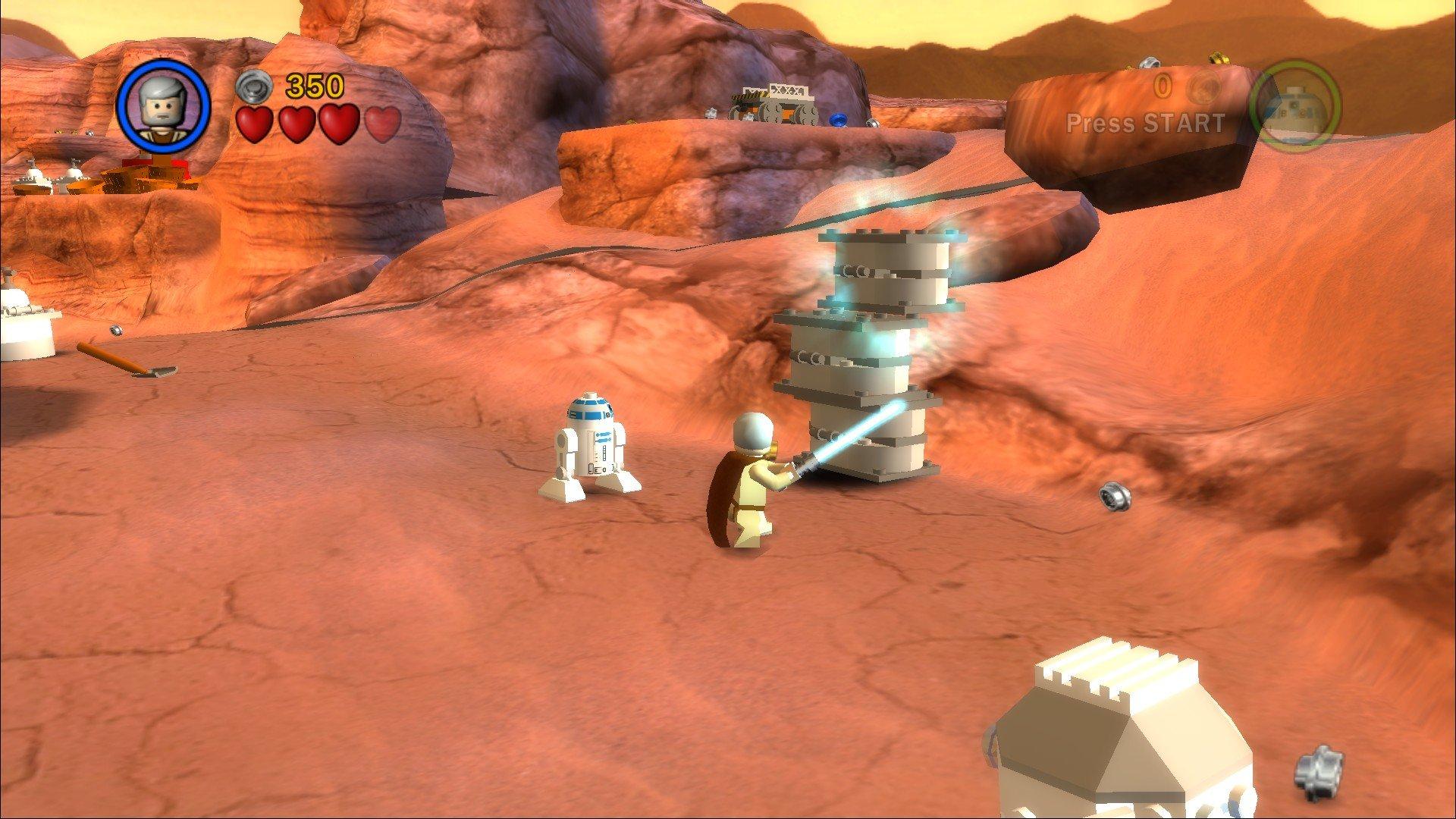Click the silver stud icon next to 350
The image size is (1456, 819).
point(256,86)
